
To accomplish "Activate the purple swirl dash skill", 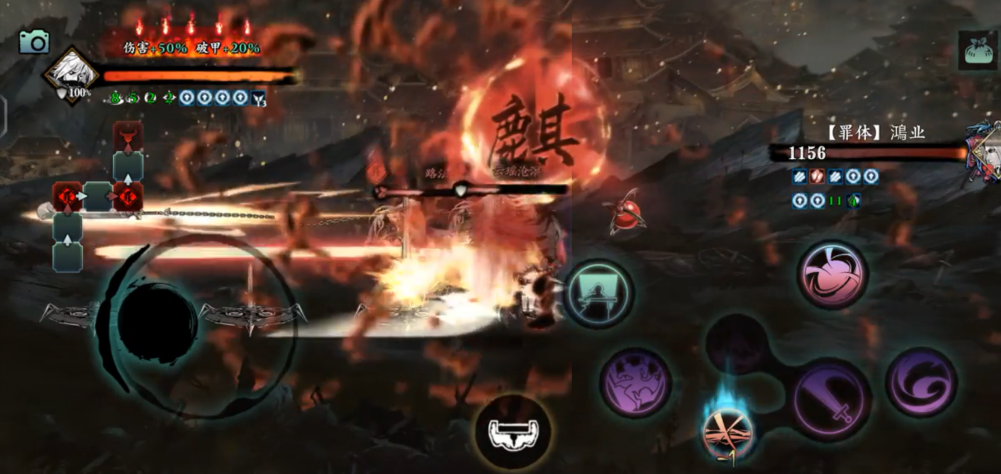I will pos(920,381).
